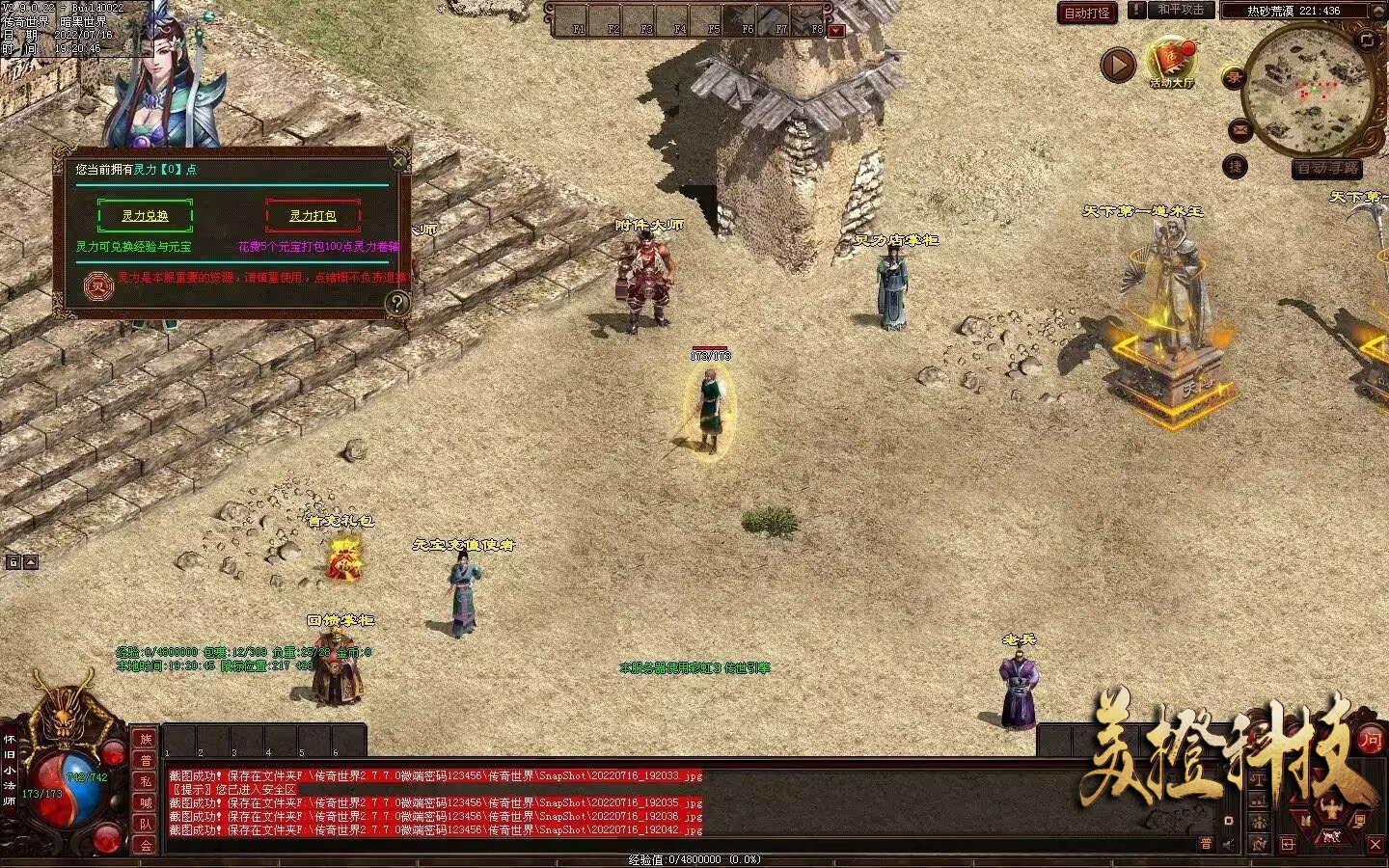Click the X exit button bottom-right

(x=1375, y=844)
